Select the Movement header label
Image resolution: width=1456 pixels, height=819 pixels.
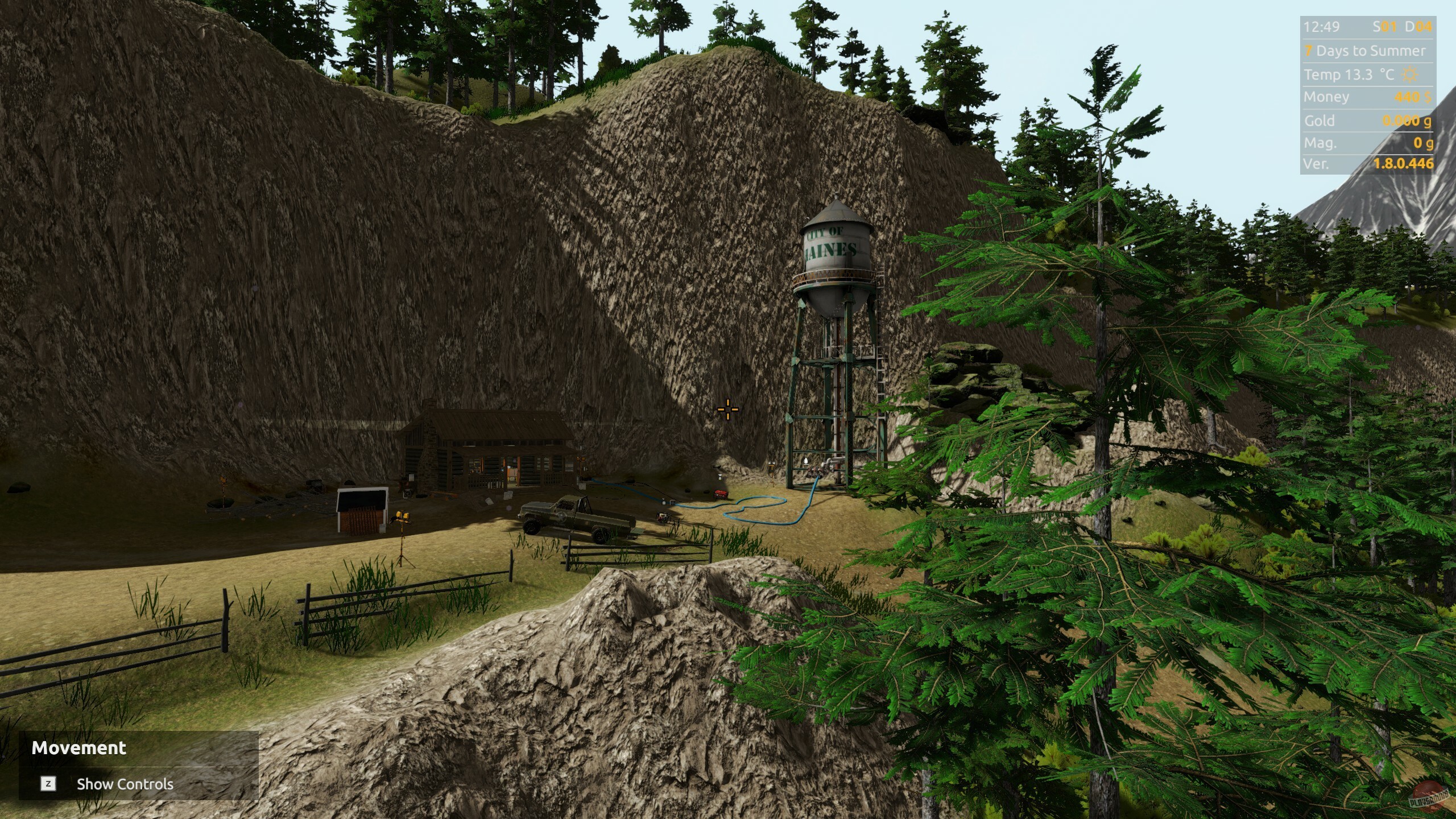point(80,748)
